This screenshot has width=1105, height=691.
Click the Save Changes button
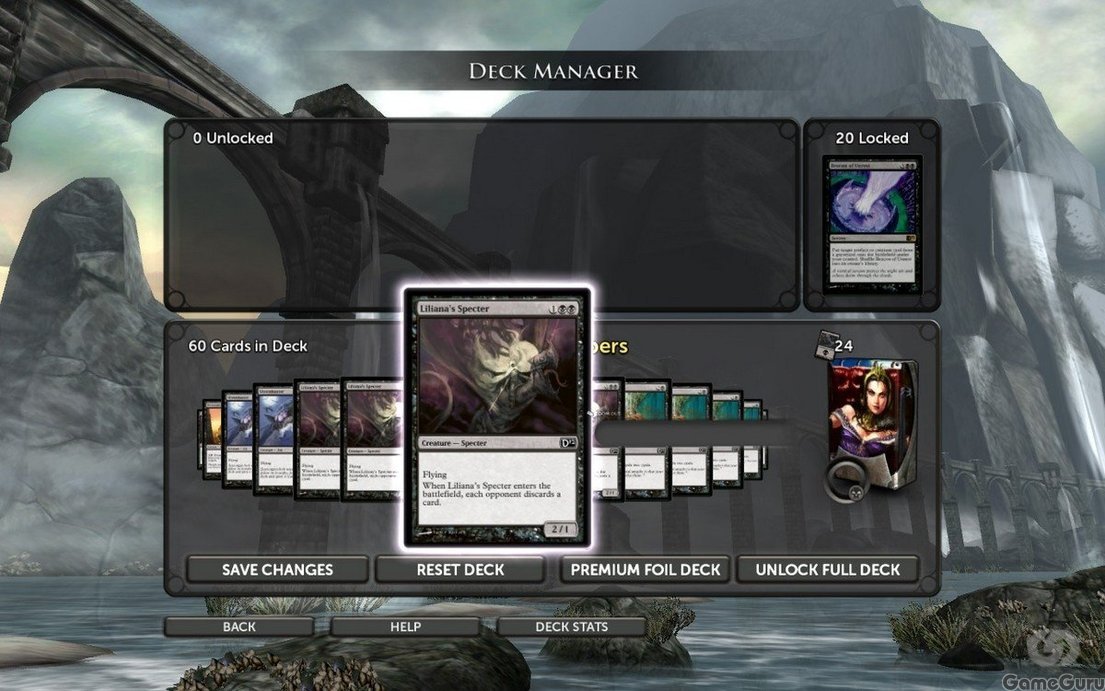click(x=277, y=570)
